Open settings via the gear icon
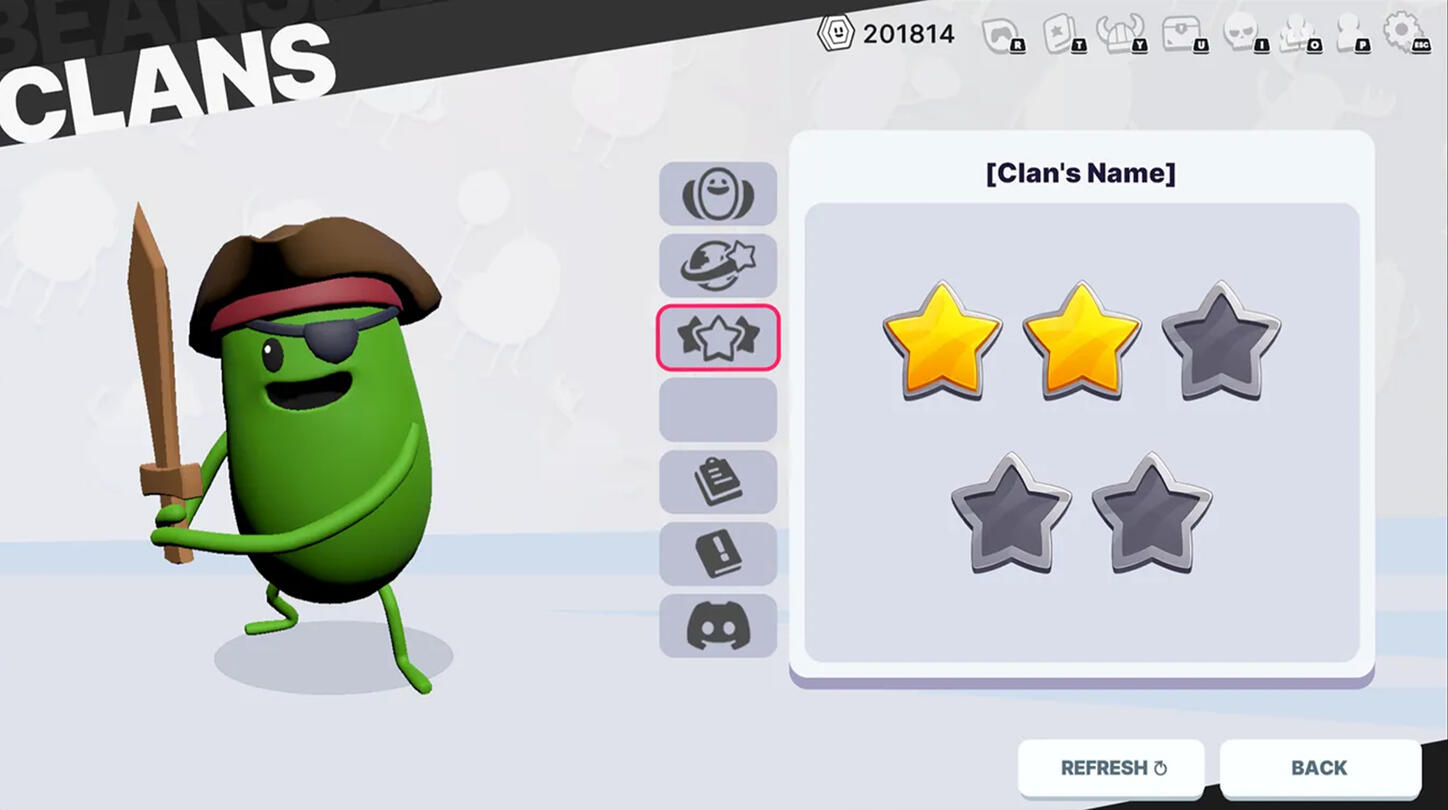 coord(1404,32)
